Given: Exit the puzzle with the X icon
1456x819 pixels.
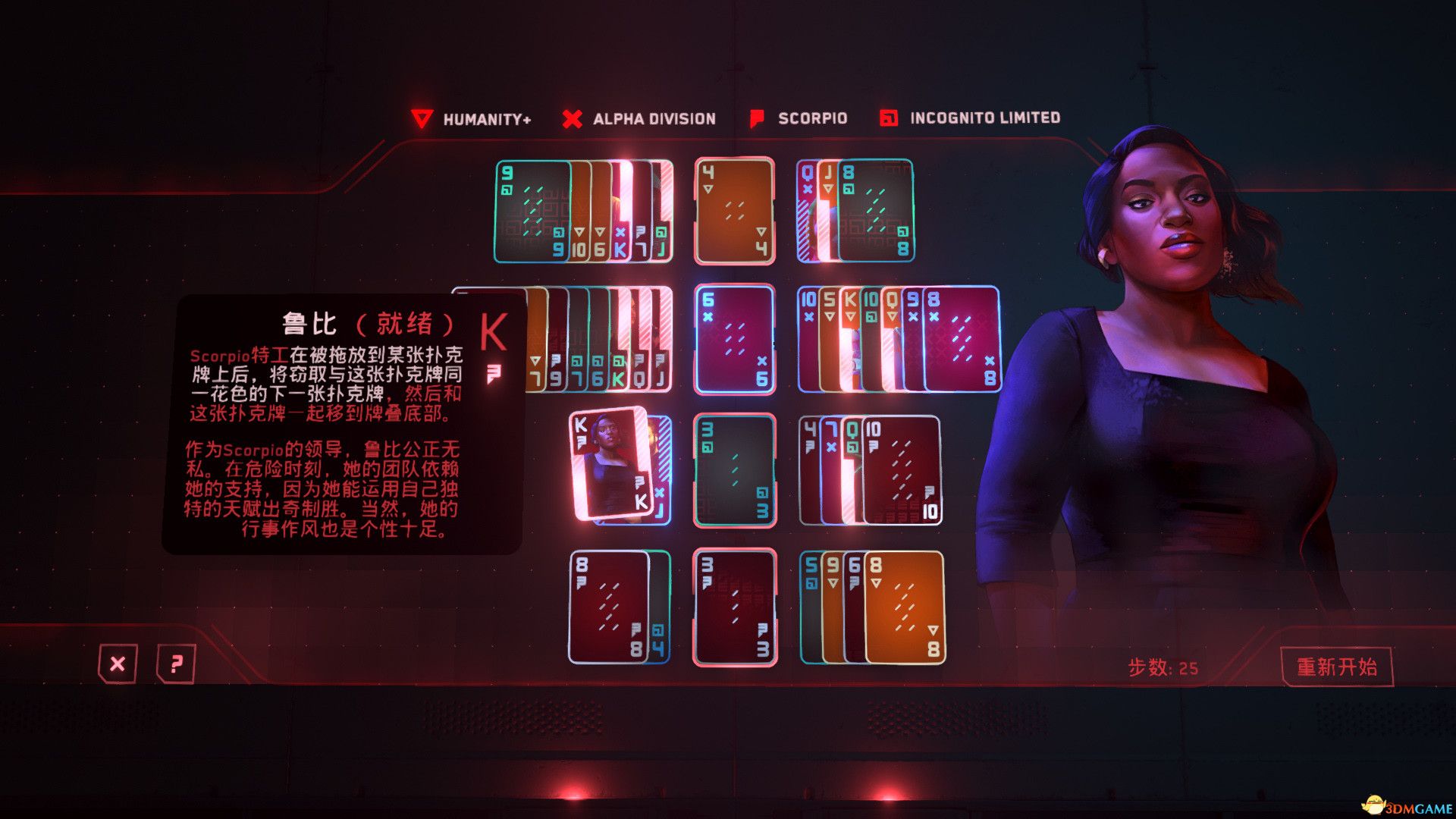Looking at the screenshot, I should [x=118, y=664].
